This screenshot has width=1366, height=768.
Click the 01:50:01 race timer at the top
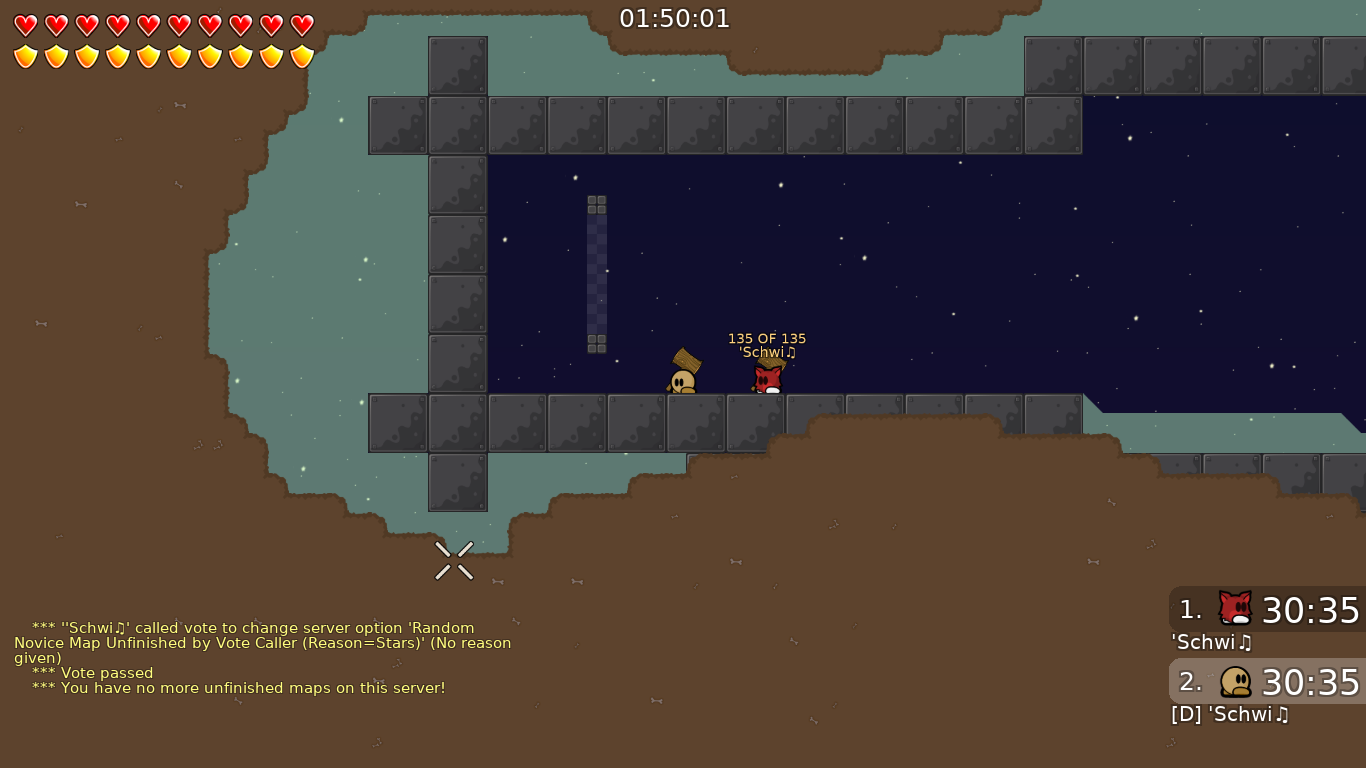tap(675, 18)
